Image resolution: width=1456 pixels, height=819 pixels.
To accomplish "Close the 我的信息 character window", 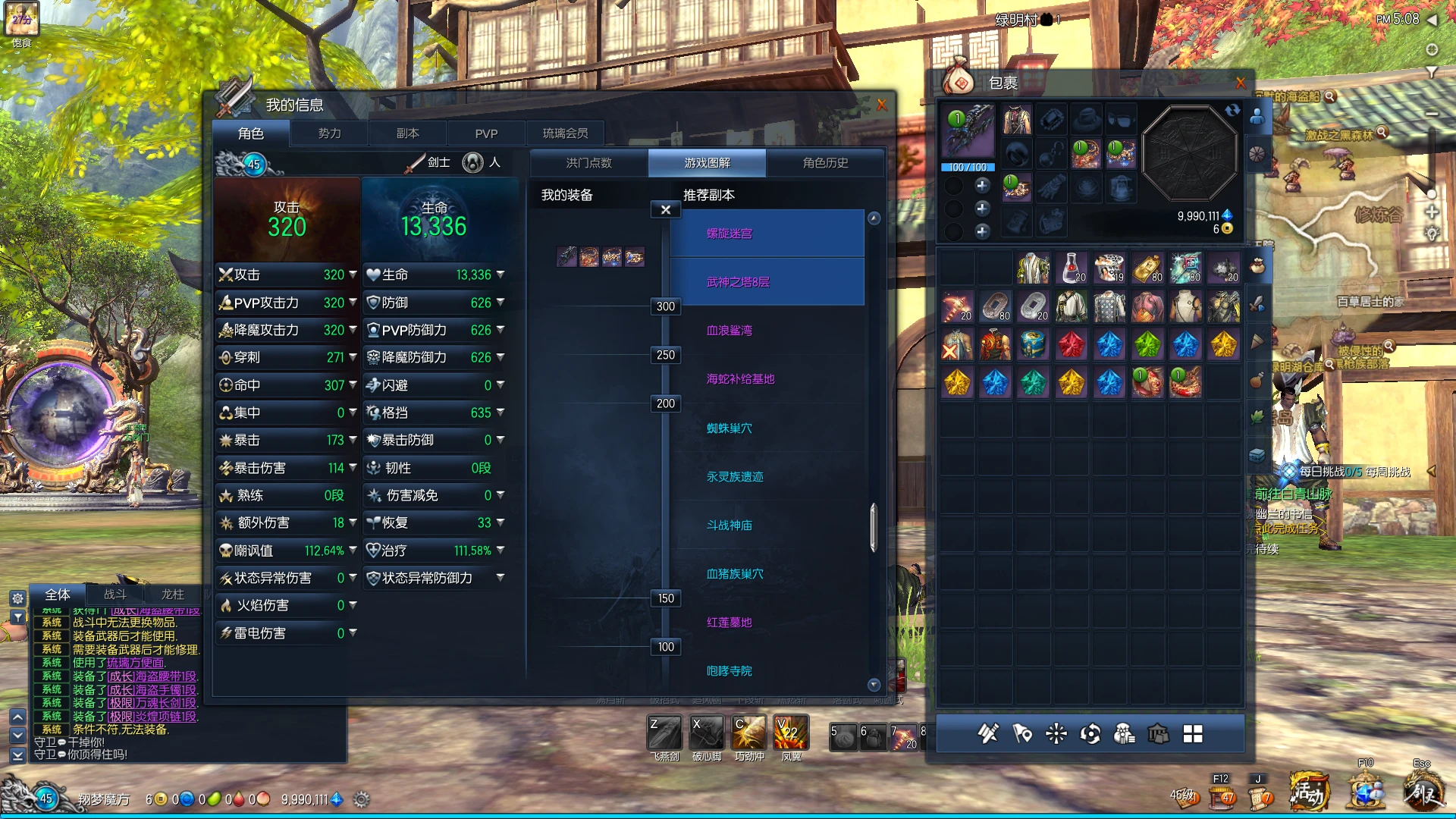I will (881, 105).
